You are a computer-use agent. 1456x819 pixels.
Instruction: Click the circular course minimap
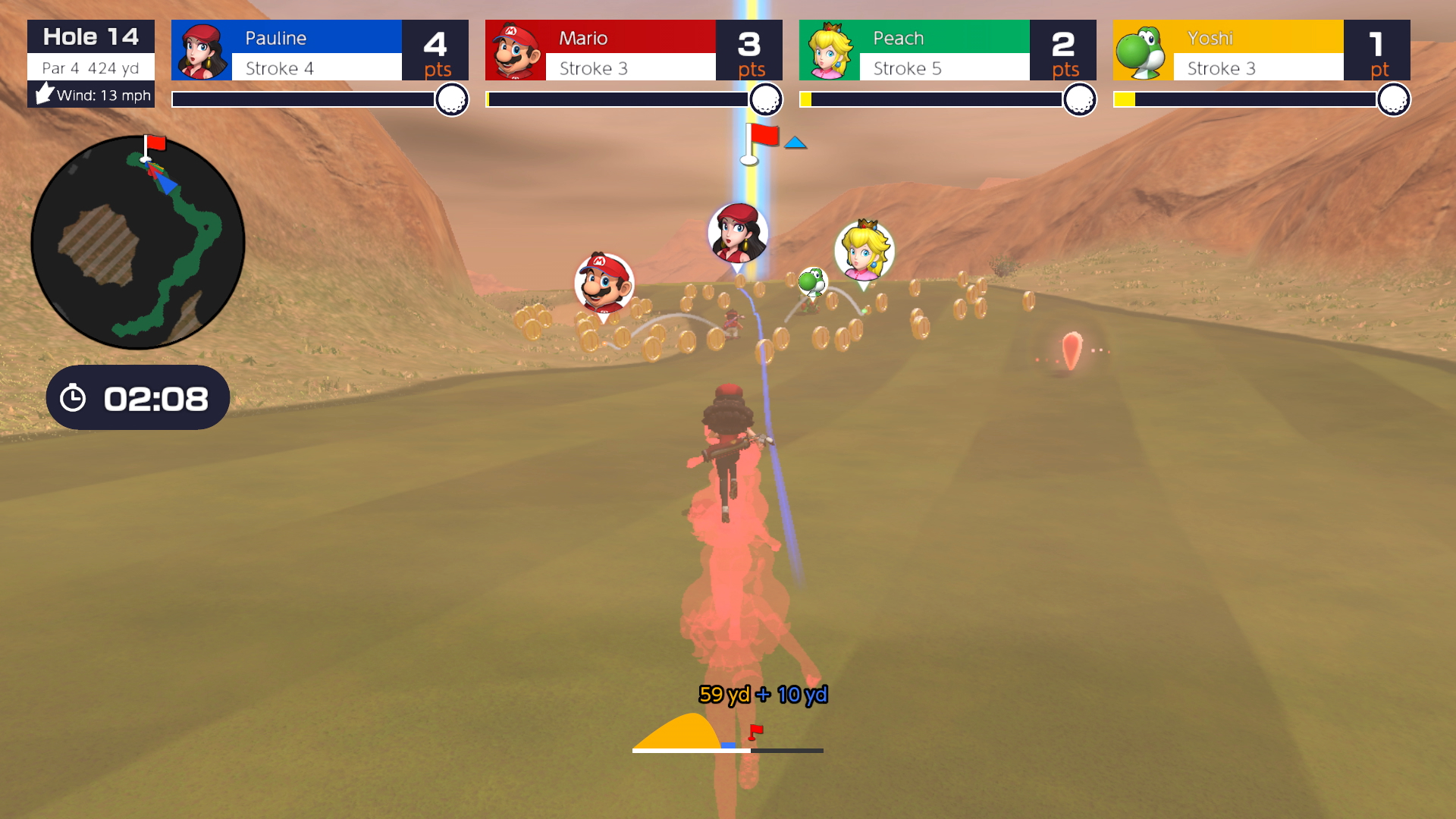point(137,243)
